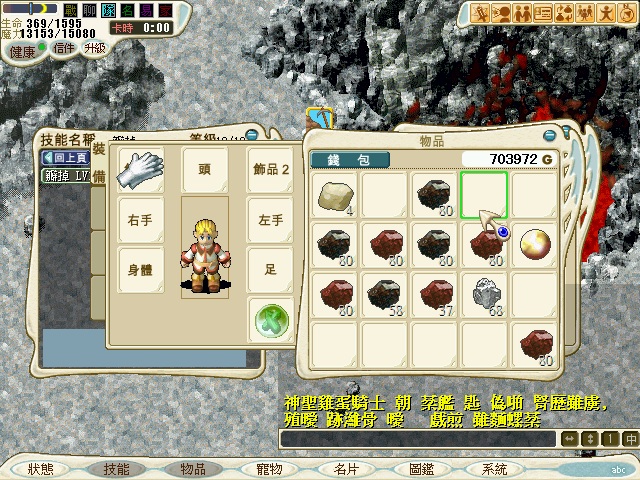
Task: Click the 升級 level up button
Action: 95,47
